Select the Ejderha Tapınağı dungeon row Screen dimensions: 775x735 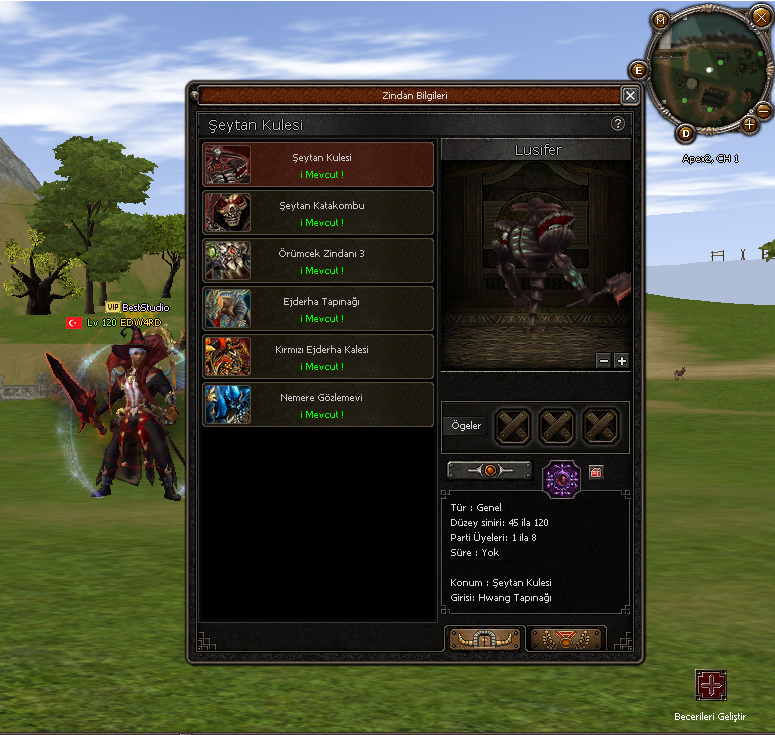pos(319,308)
